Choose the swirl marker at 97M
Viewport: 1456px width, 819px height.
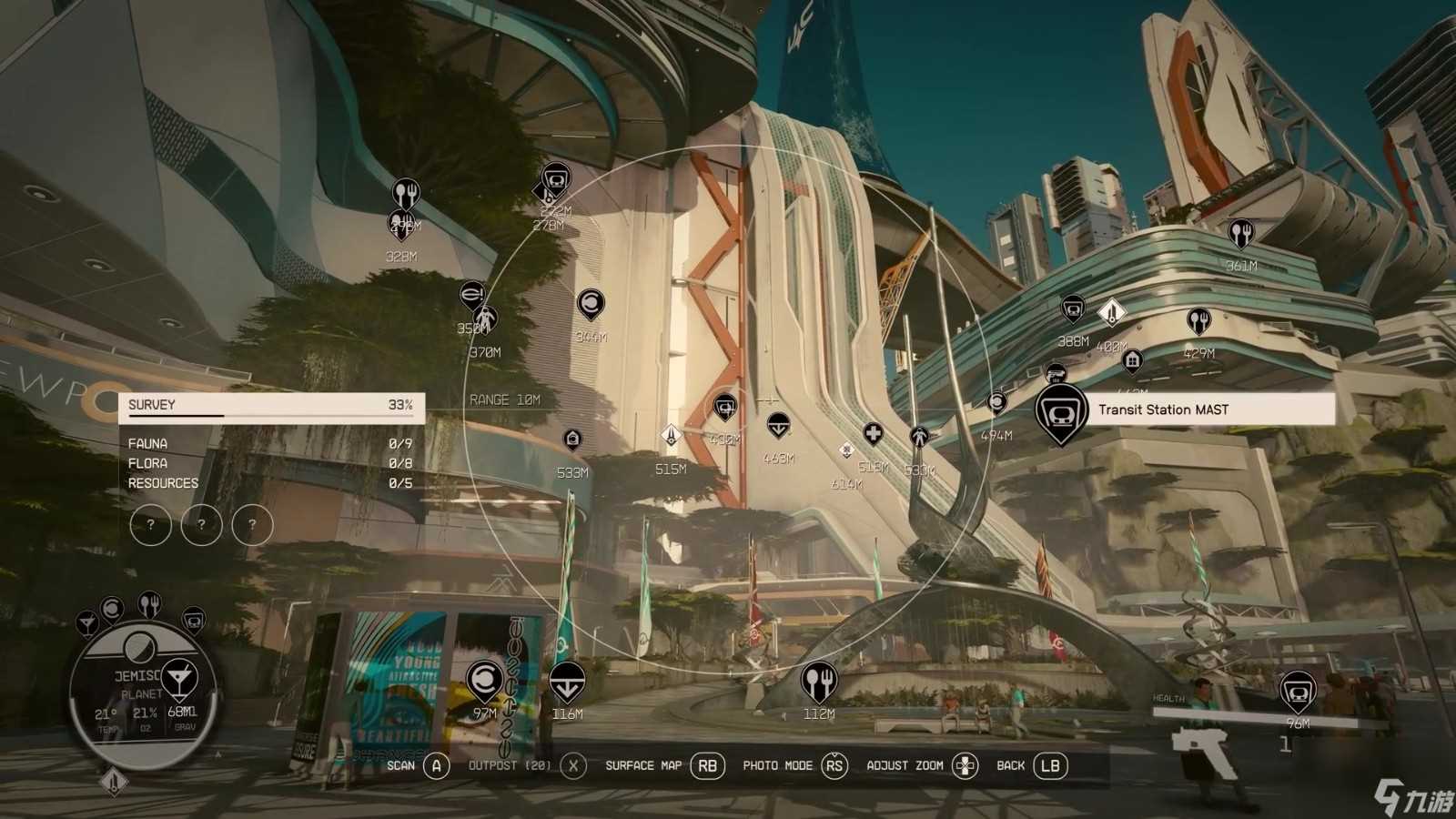484,680
